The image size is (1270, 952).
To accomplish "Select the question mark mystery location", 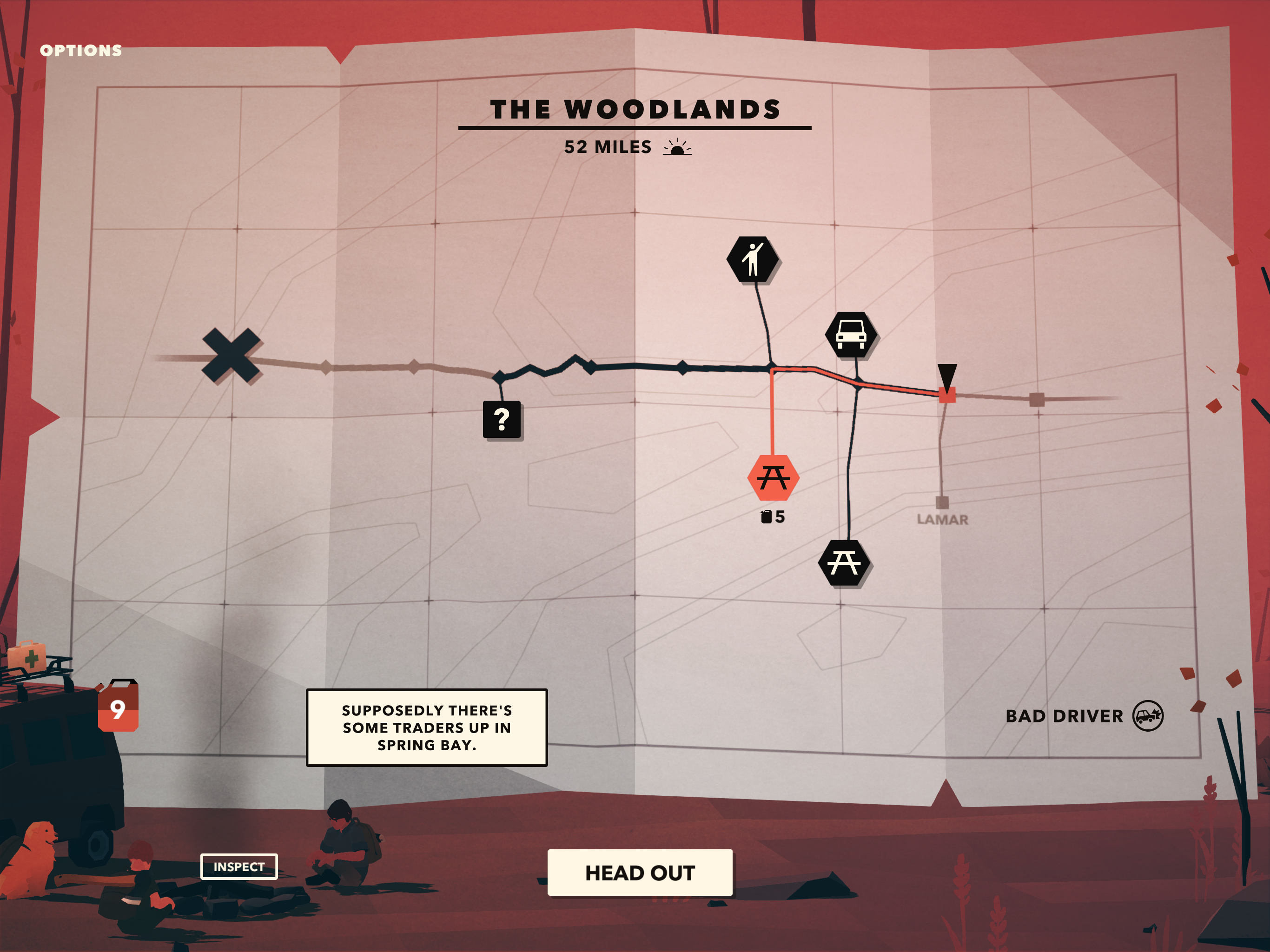I will [502, 420].
